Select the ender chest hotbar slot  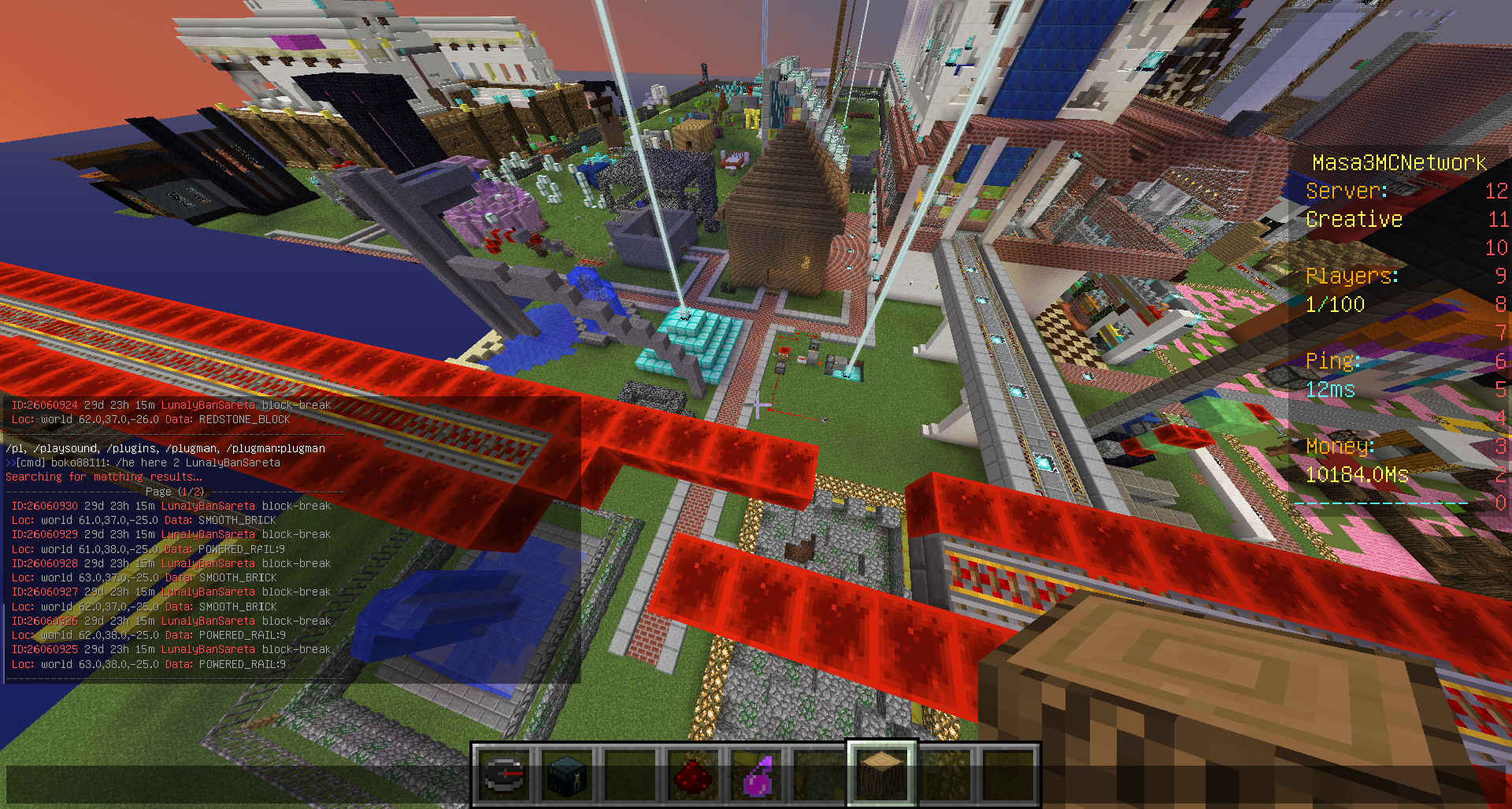[x=567, y=774]
